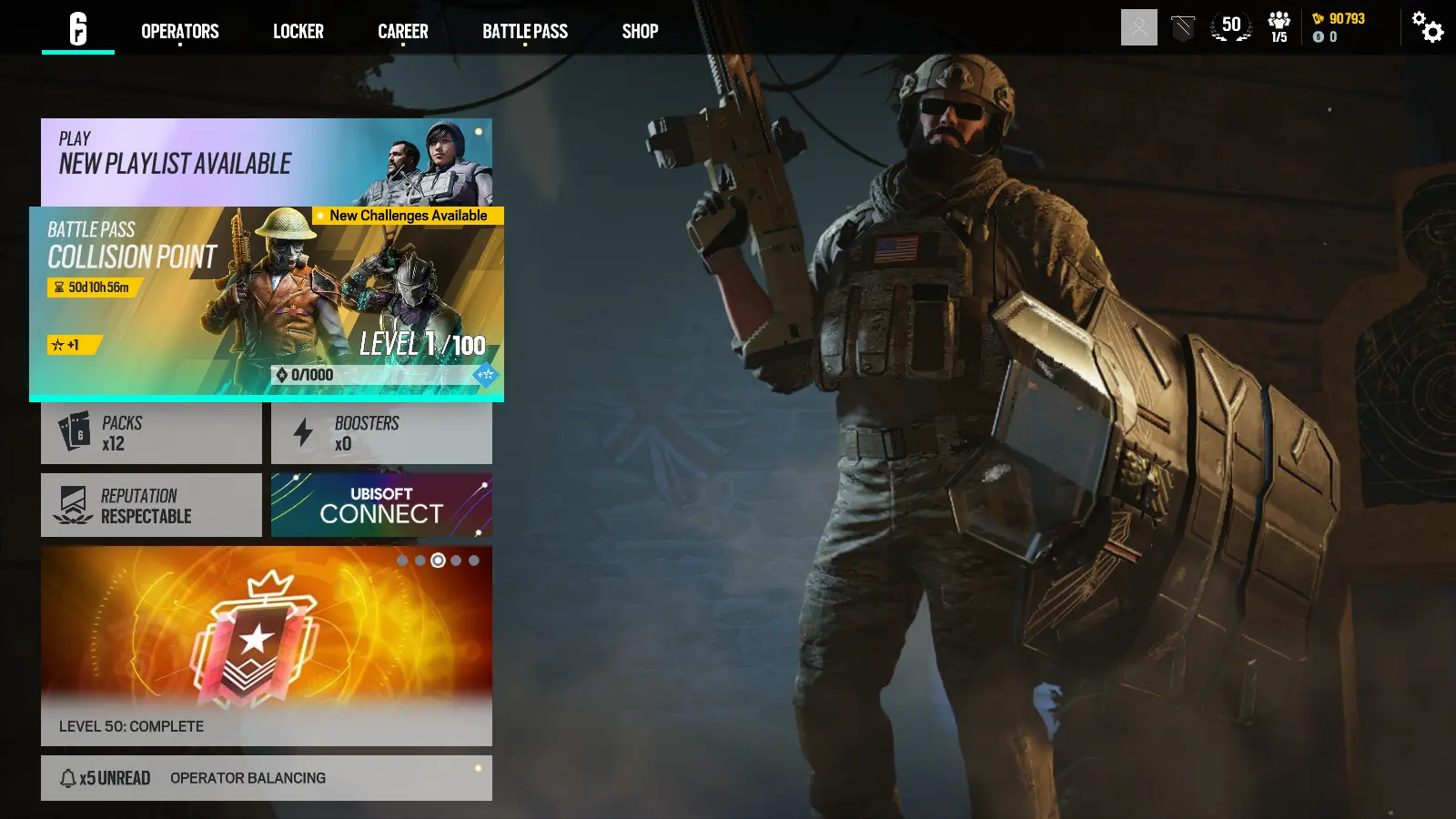Open the New Challenges Available banner

(x=407, y=217)
